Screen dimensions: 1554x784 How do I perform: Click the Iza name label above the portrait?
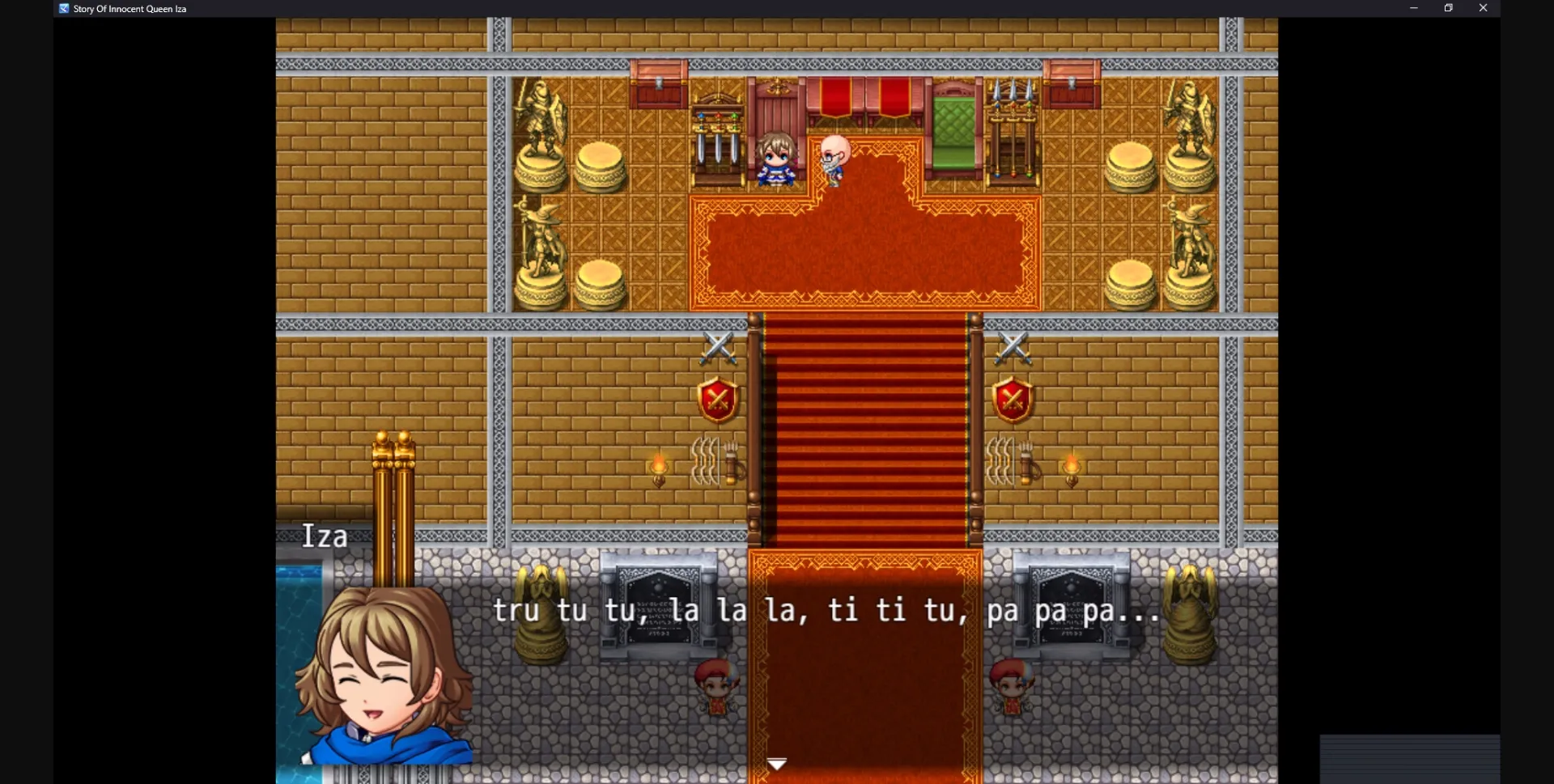[325, 536]
